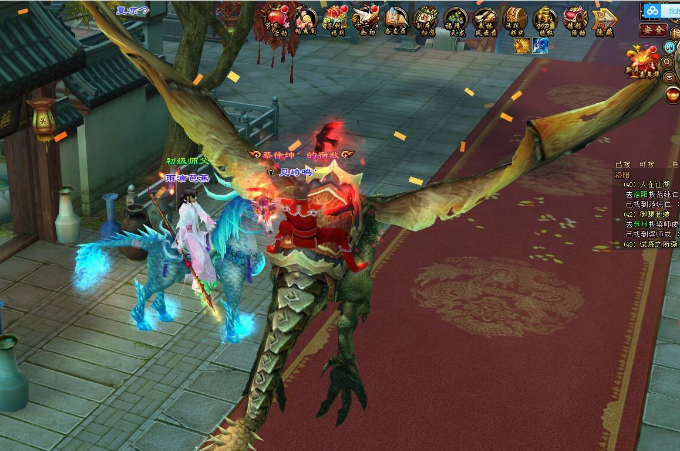The width and height of the screenshot is (680, 451).
Task: Open the red pouch event icon
Action: [575, 19]
